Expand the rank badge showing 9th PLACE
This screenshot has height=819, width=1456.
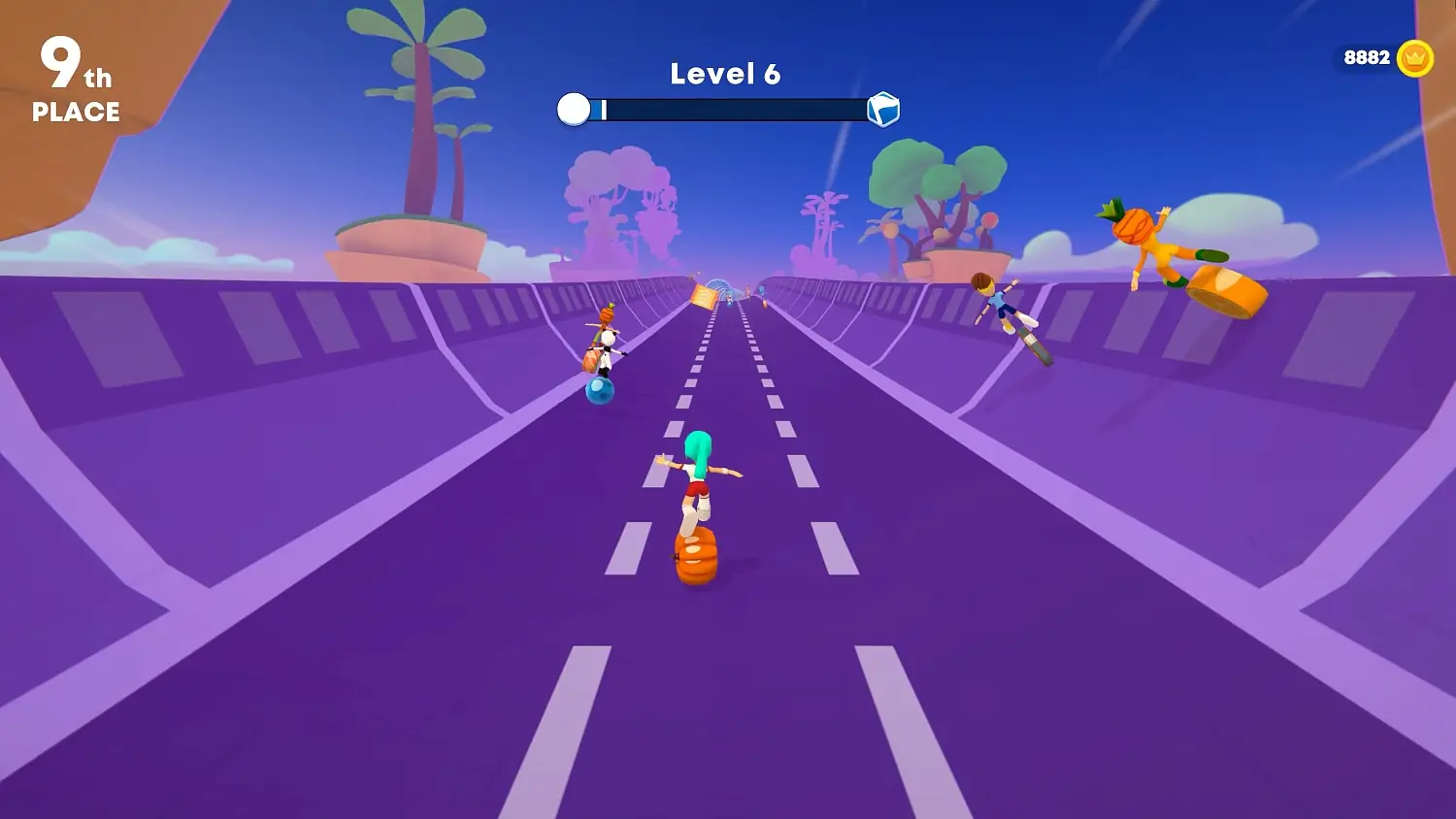tap(76, 82)
